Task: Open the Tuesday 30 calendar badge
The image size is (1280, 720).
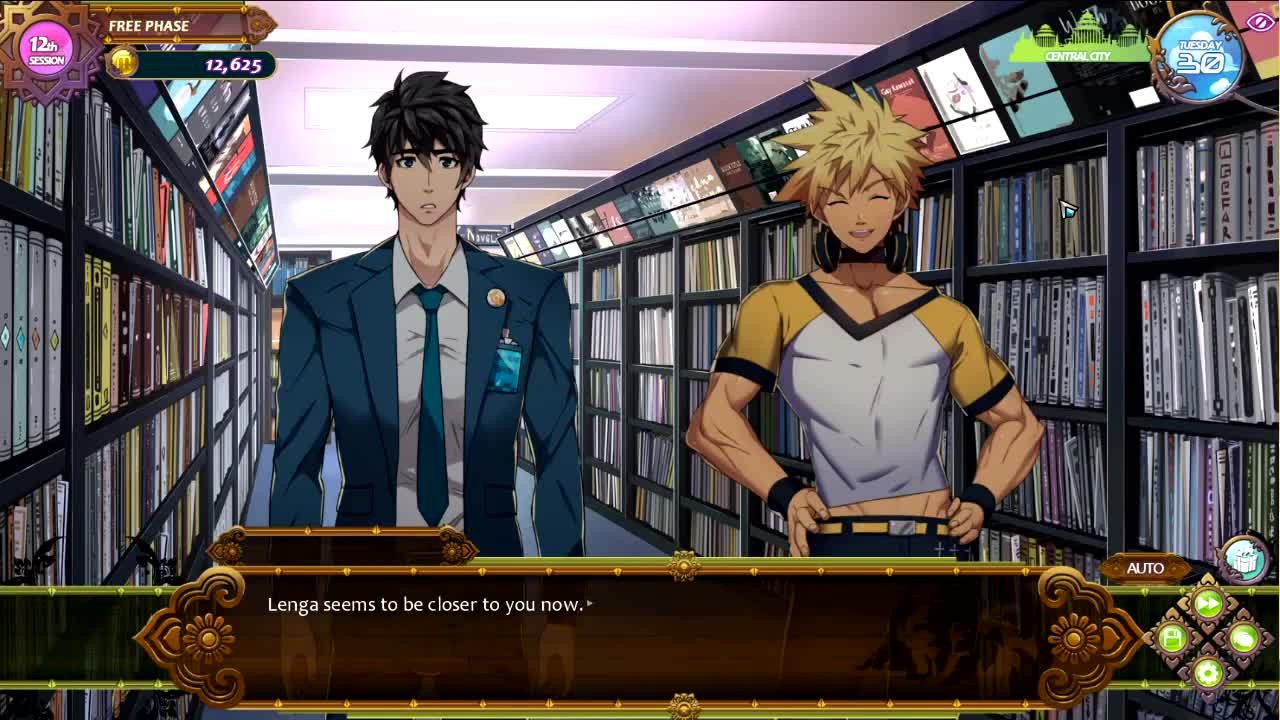Action: pos(1200,56)
